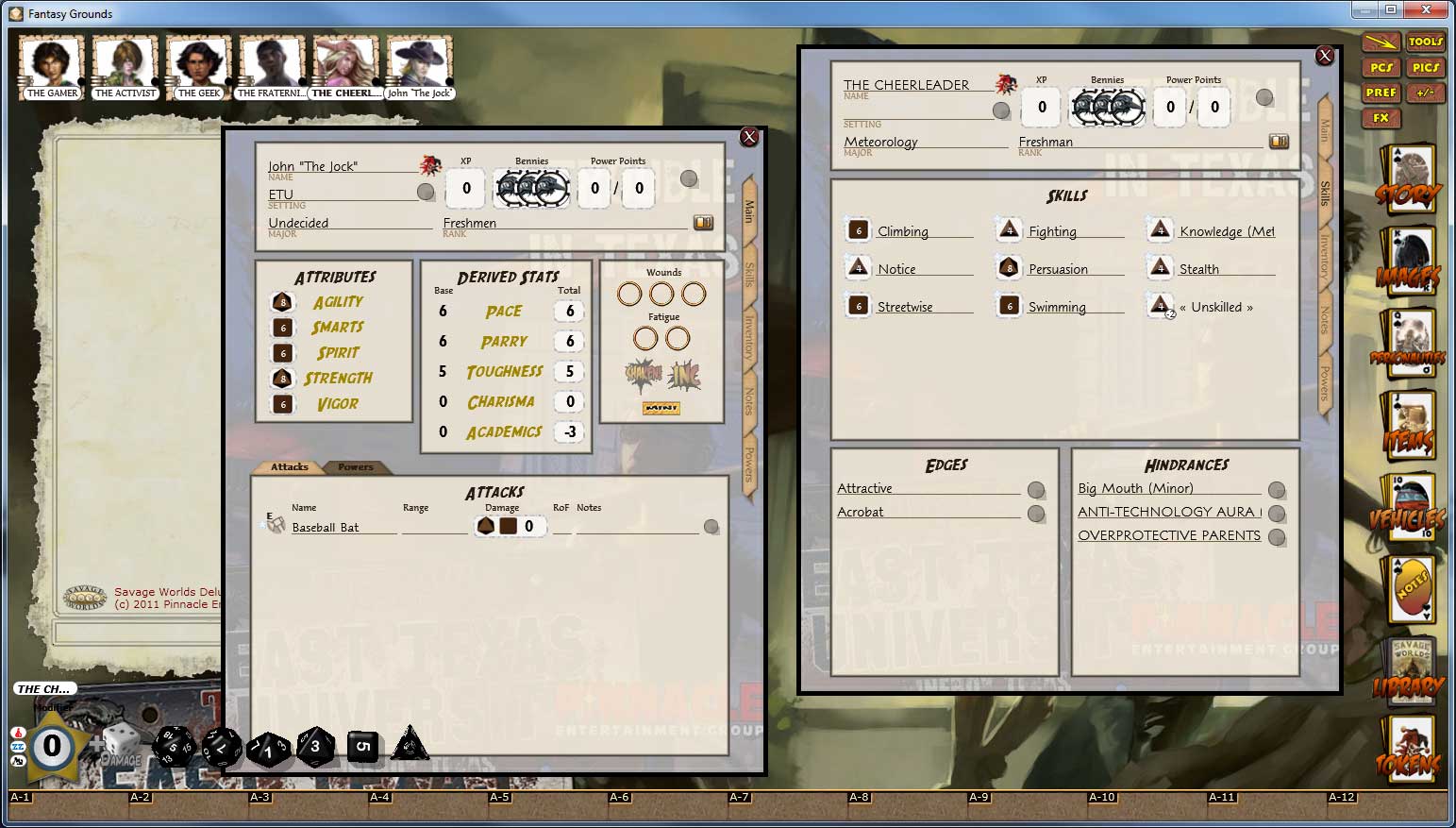Image resolution: width=1456 pixels, height=828 pixels.
Task: Mark John's first Wound circle
Action: click(630, 294)
